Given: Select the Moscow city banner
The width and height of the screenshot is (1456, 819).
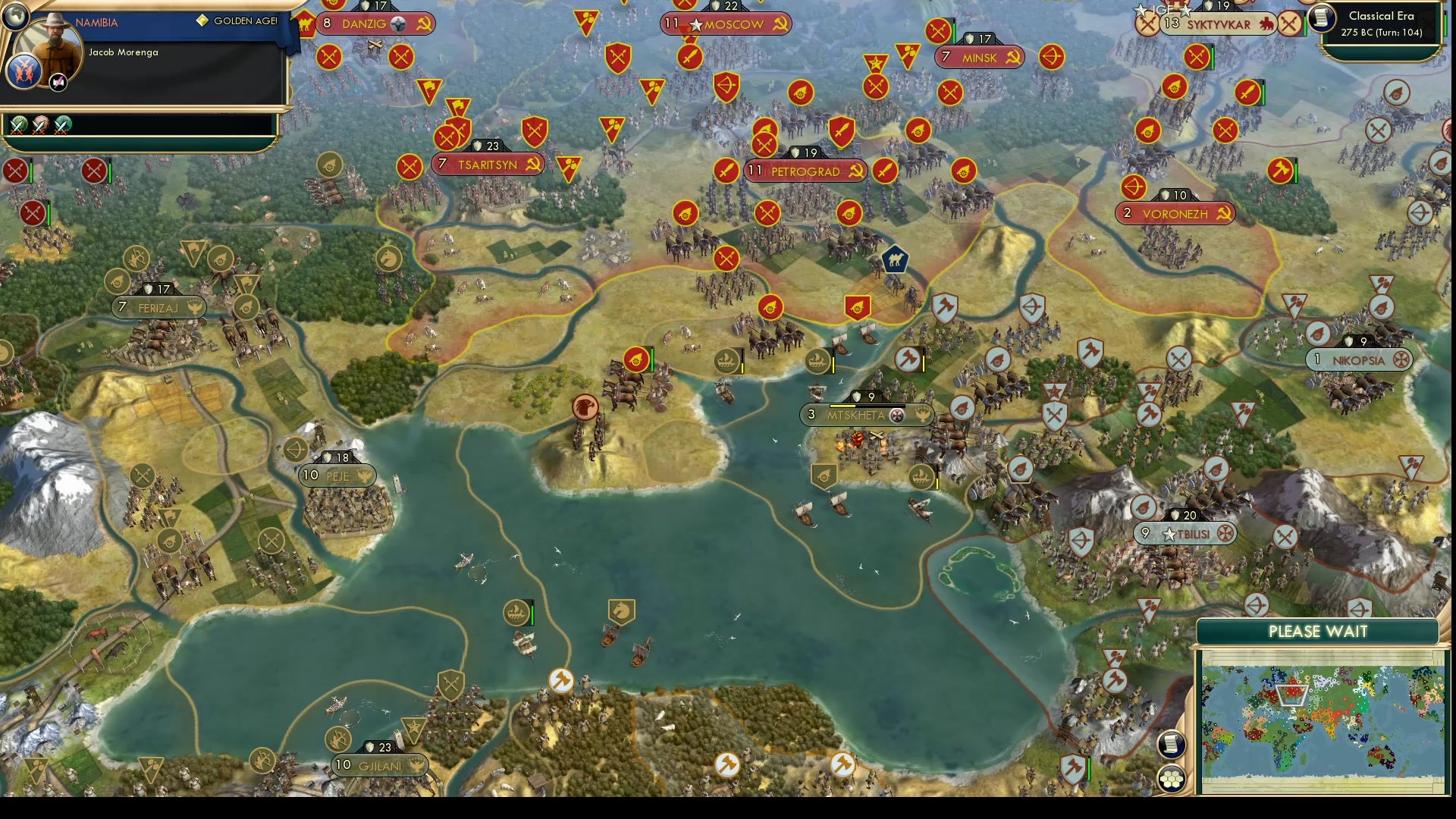Looking at the screenshot, I should point(726,24).
